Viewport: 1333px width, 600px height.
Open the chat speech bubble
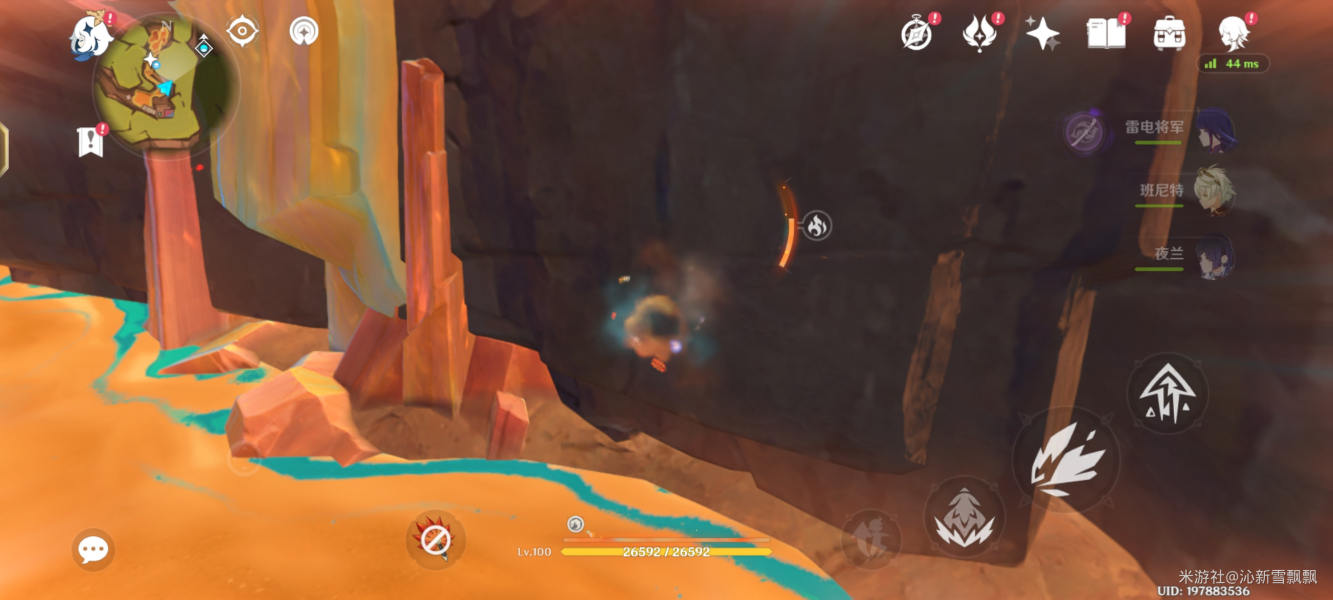(93, 549)
